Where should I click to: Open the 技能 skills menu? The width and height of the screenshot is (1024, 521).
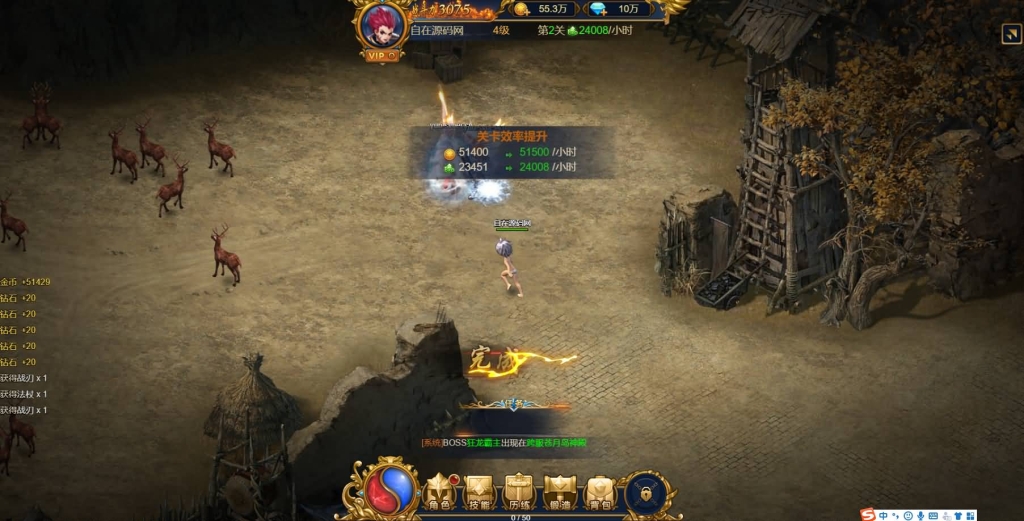[x=480, y=493]
